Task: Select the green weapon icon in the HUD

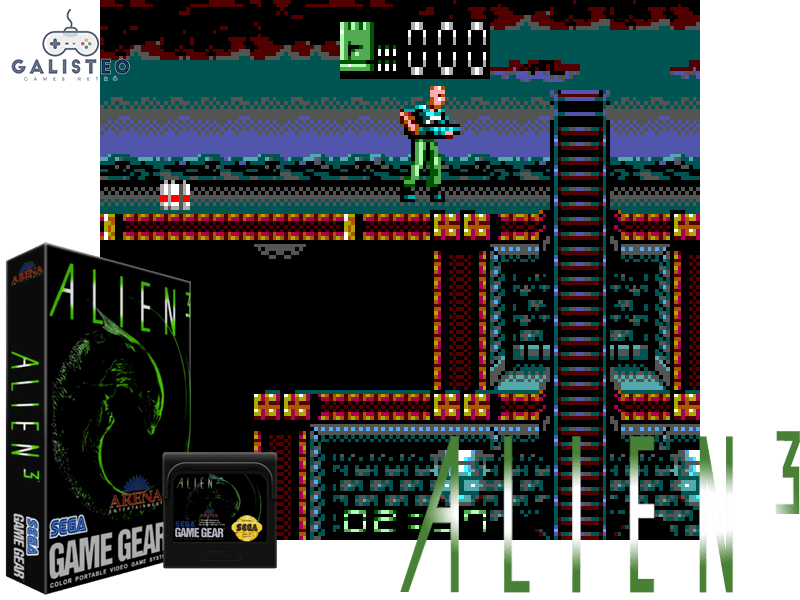Action: [356, 46]
